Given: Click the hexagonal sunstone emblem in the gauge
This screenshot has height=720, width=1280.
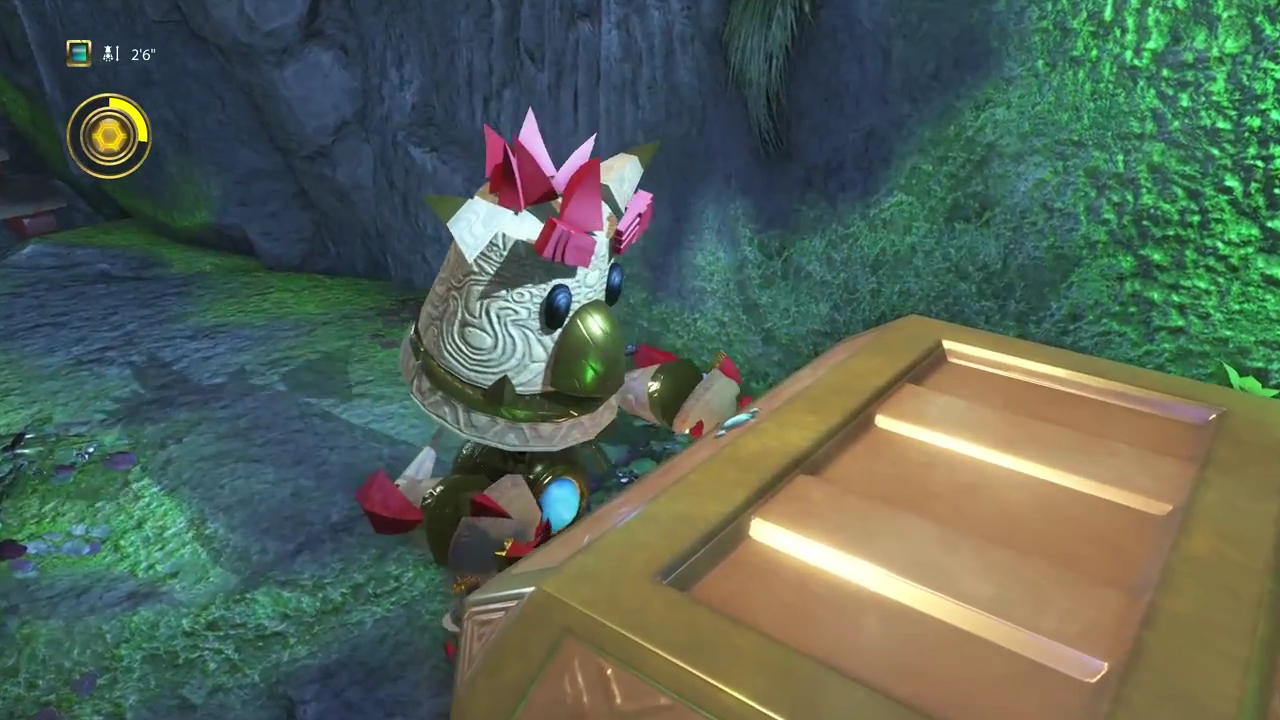Looking at the screenshot, I should [x=109, y=135].
